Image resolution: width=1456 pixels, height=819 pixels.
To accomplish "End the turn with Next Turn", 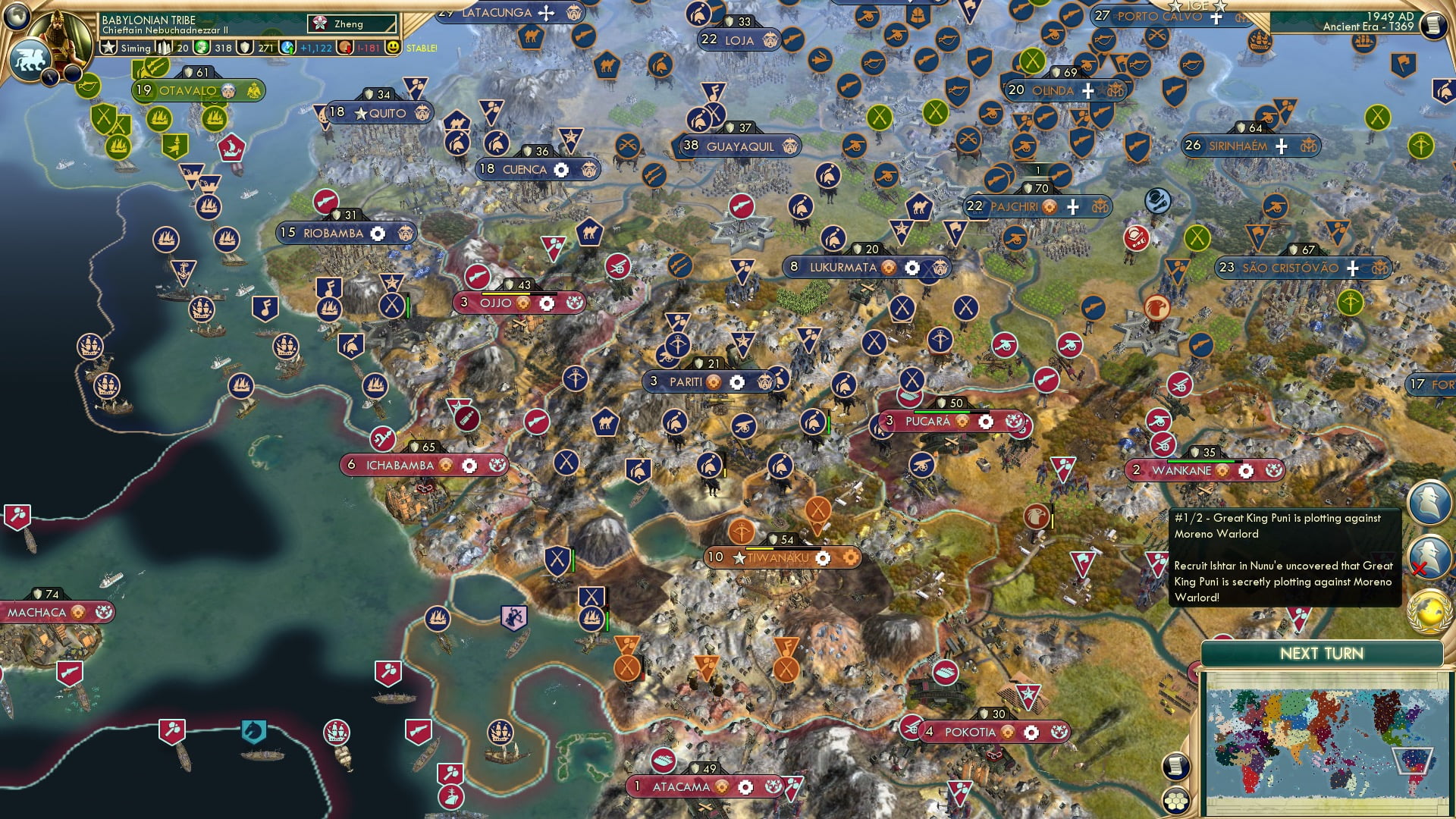I will (1321, 654).
